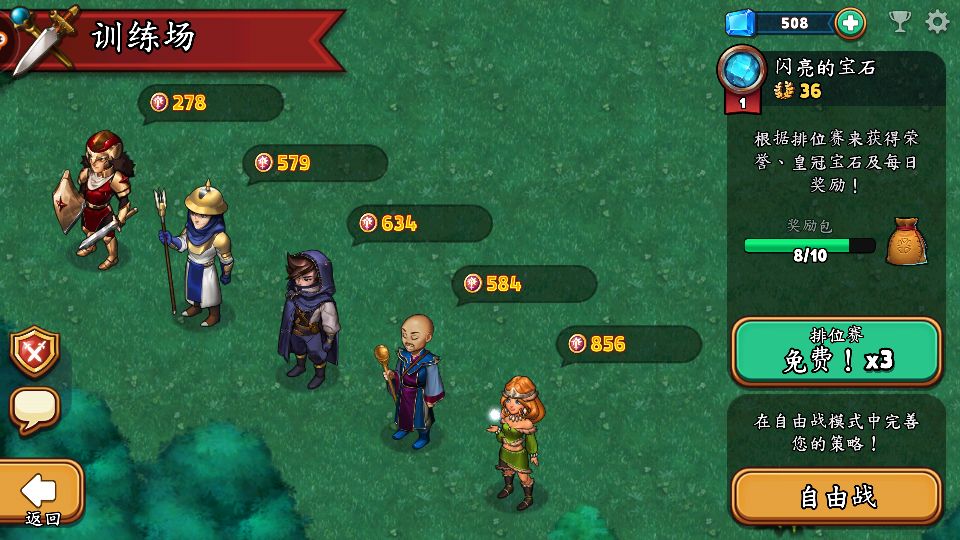The width and height of the screenshot is (960, 540).
Task: Choose the opponent rated 584
Action: pos(412,380)
